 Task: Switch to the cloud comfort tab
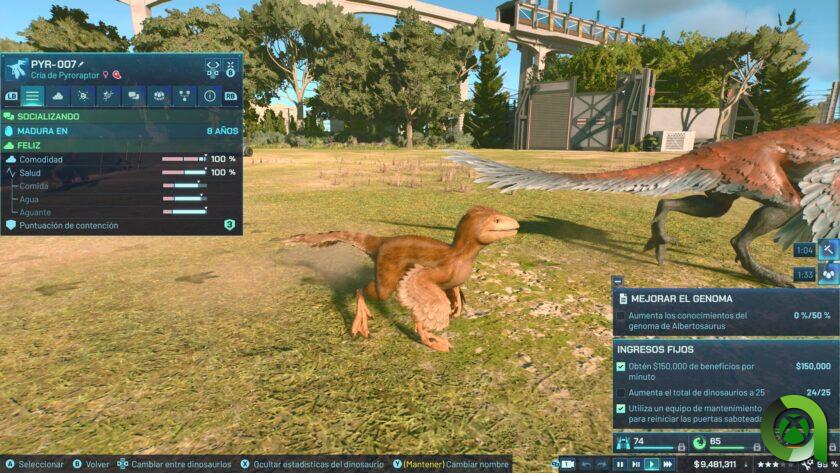tap(58, 96)
